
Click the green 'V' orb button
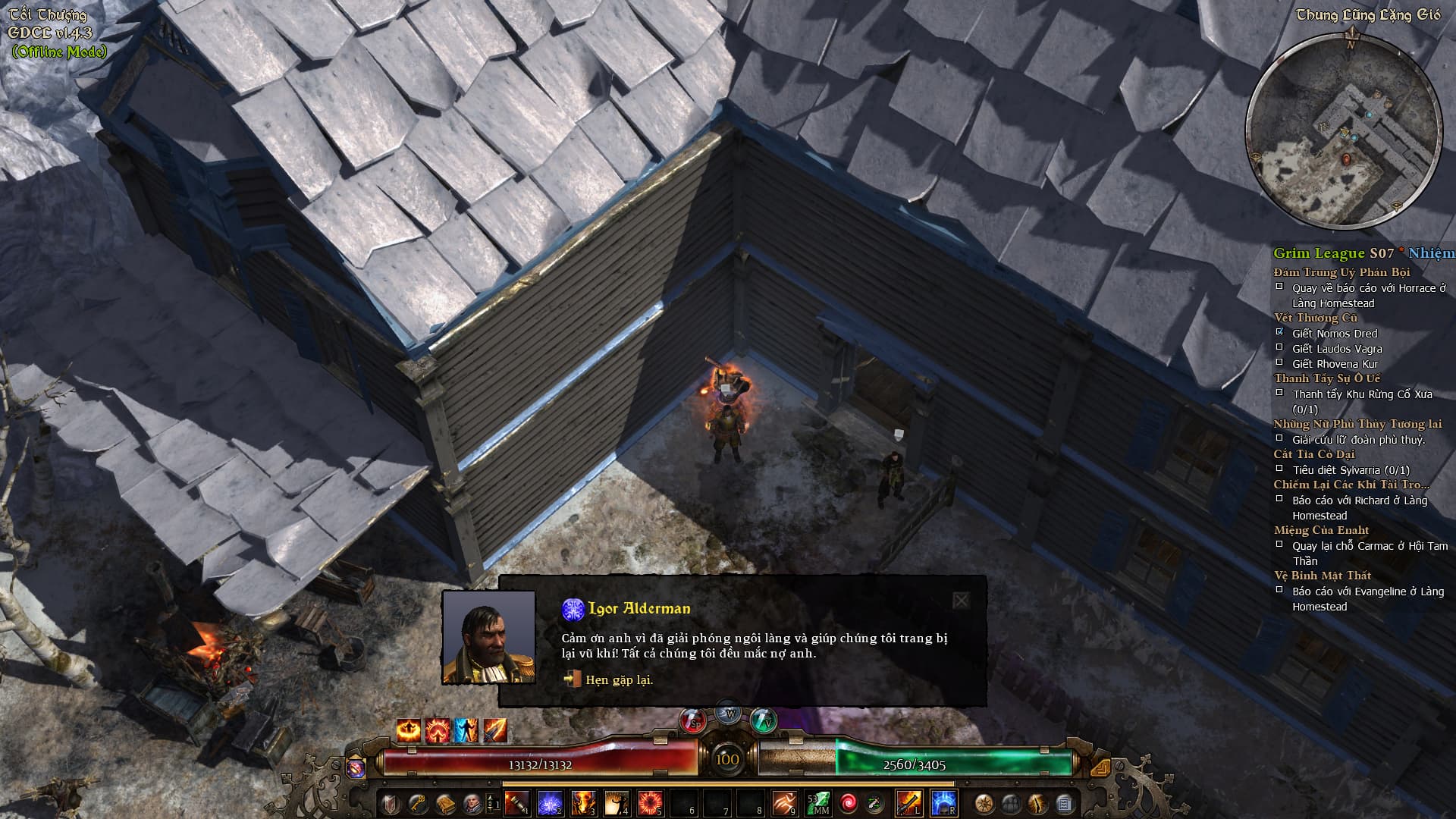[x=764, y=720]
